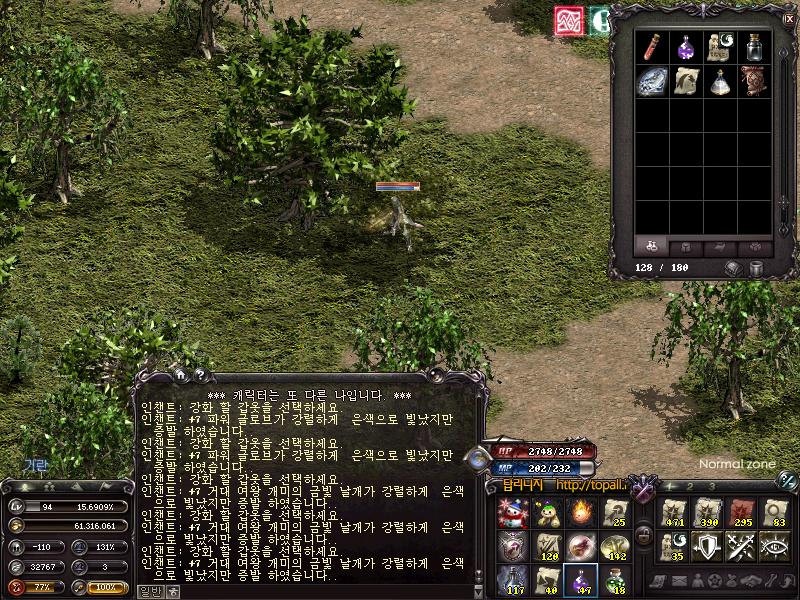Use the scroll hotbar slot showing 471
Image resolution: width=800 pixels, height=600 pixels.
pos(673,513)
